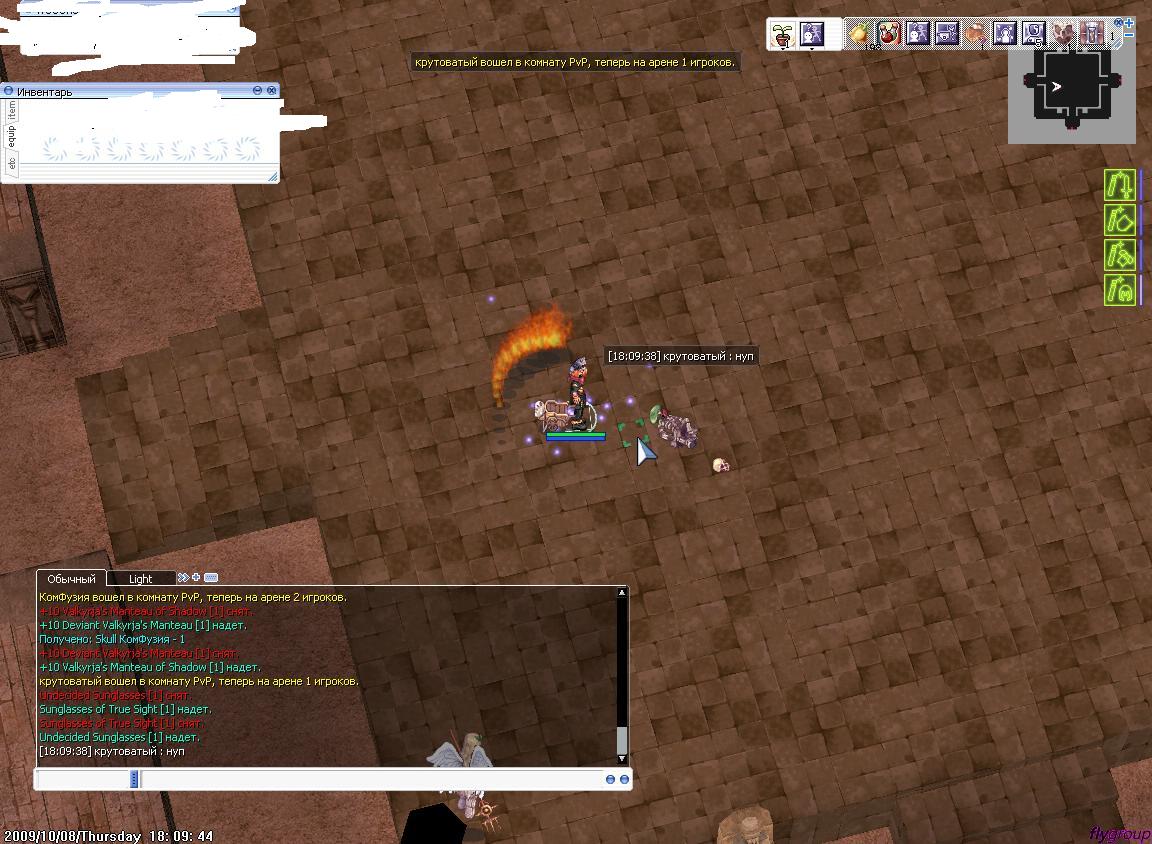
Task: Select the equip tab in inventory
Action: point(11,135)
